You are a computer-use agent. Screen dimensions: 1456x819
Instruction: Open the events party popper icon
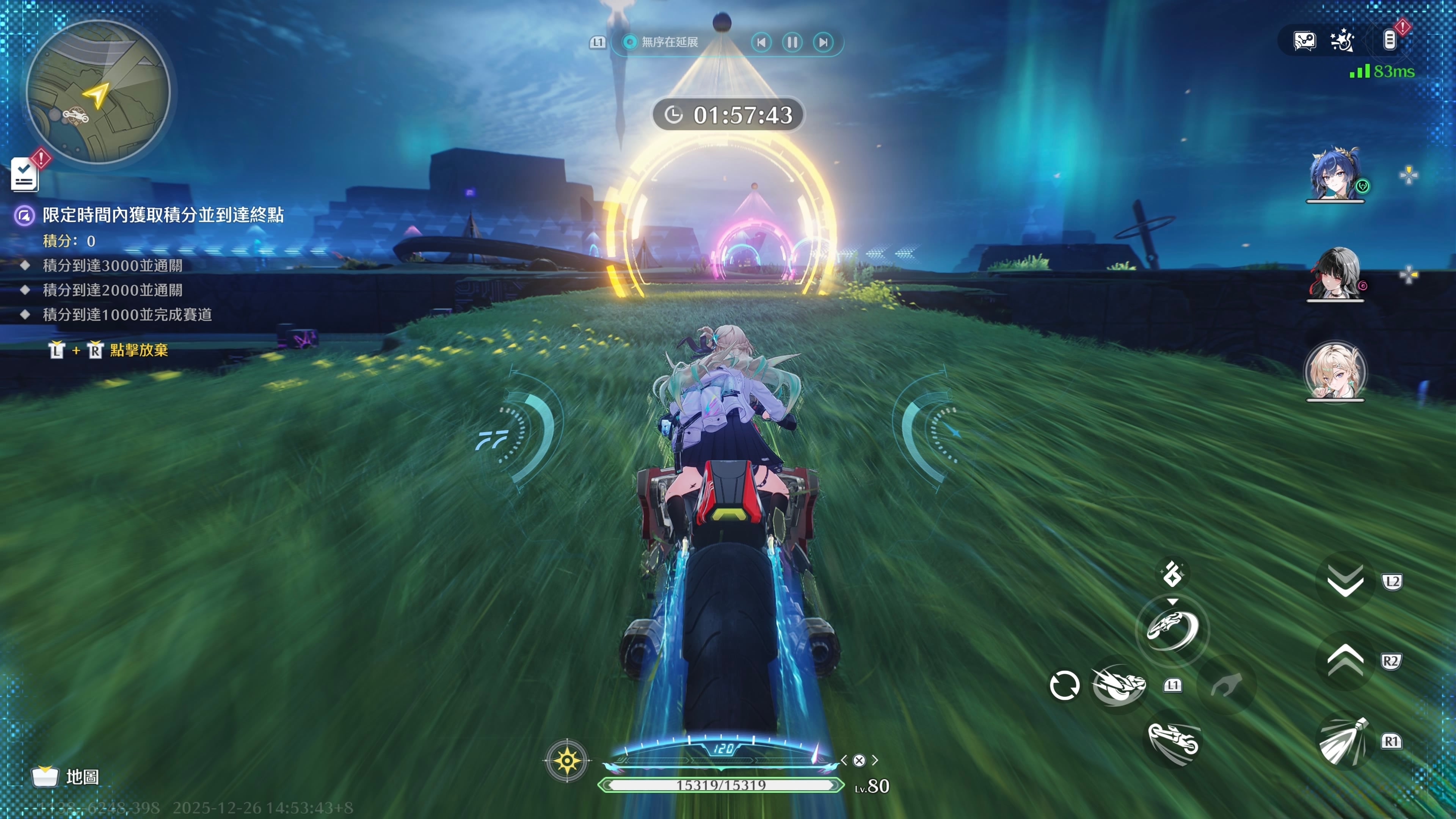[1342, 41]
